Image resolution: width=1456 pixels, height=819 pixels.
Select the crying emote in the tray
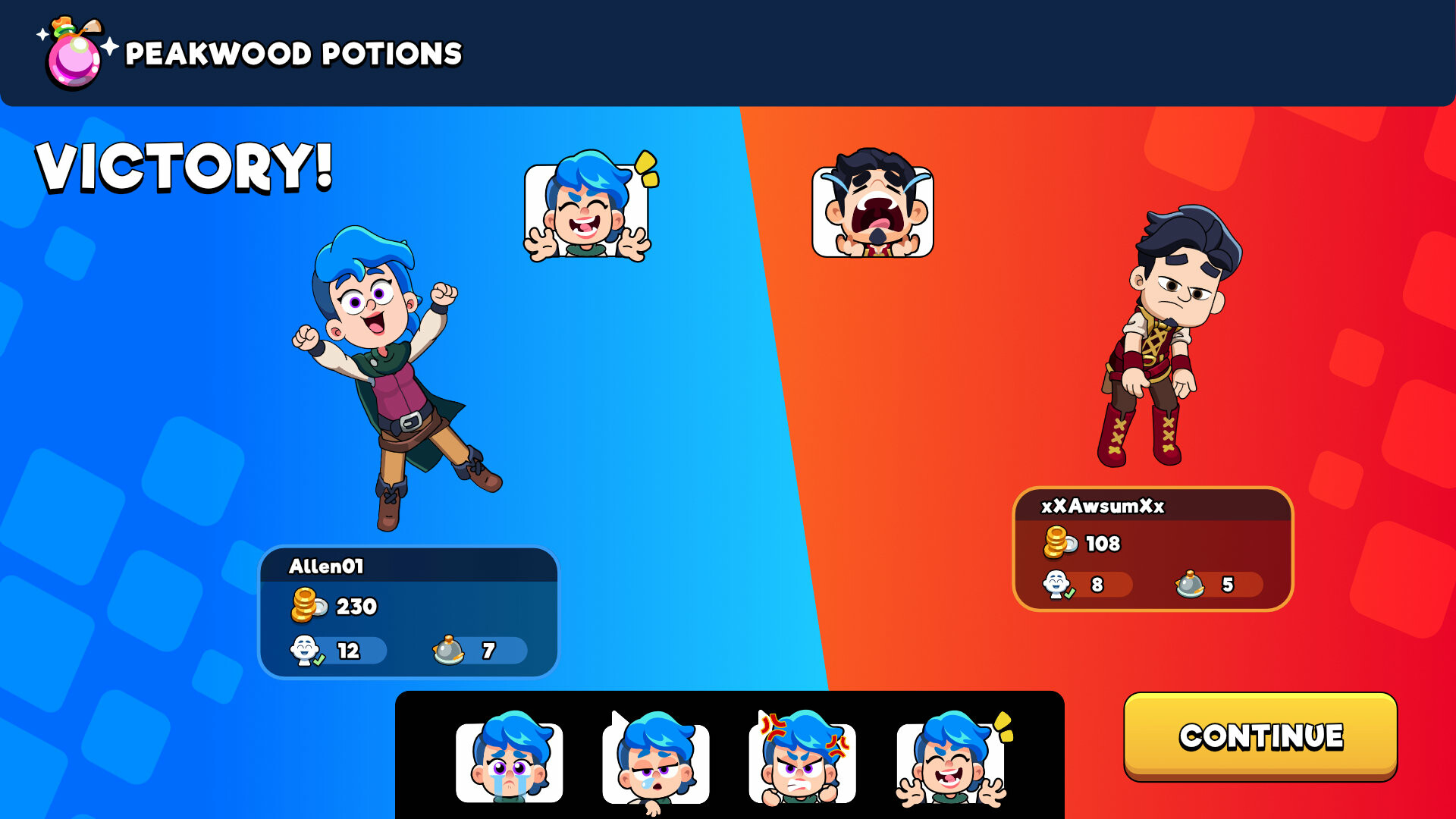tap(510, 762)
